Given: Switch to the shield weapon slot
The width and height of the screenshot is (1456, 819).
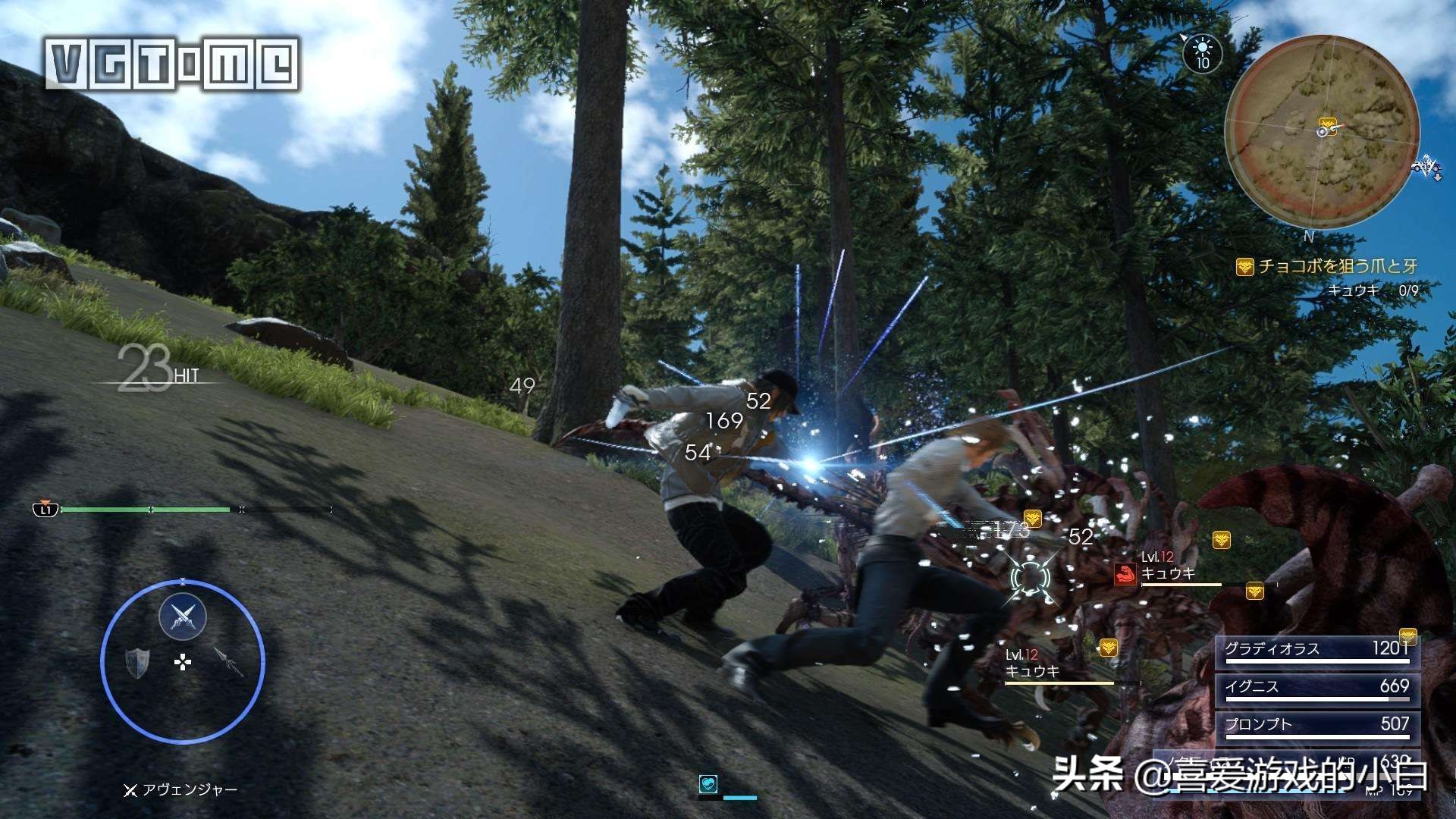Looking at the screenshot, I should (x=137, y=662).
